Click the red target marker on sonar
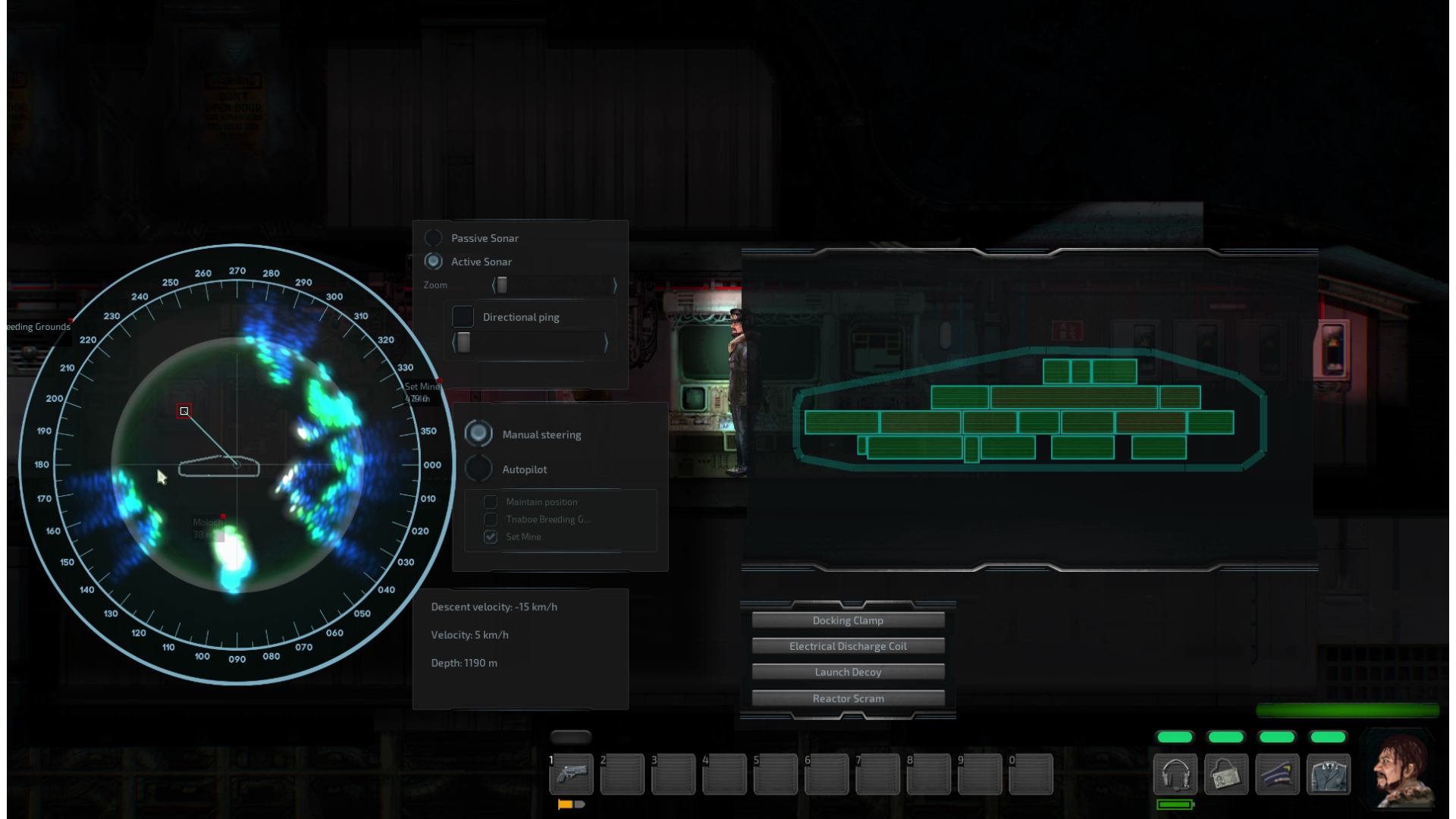The height and width of the screenshot is (819, 1456). click(x=184, y=411)
